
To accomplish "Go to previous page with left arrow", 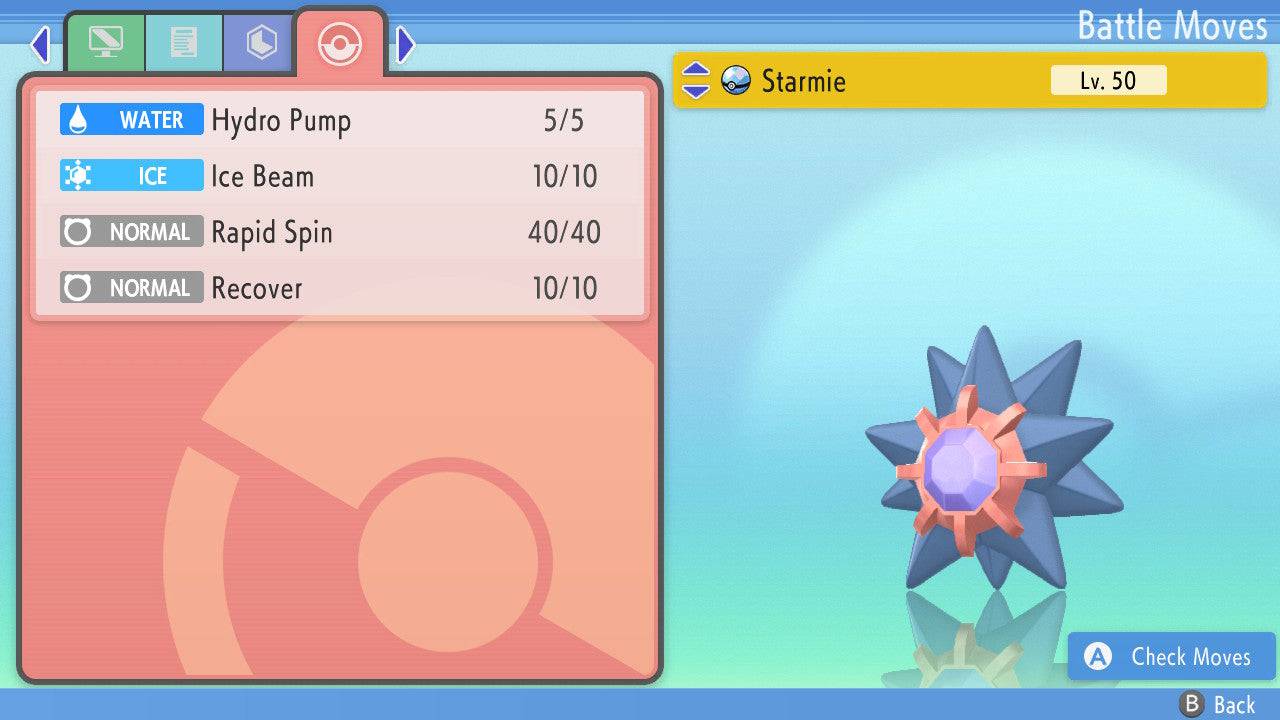I will (40, 44).
